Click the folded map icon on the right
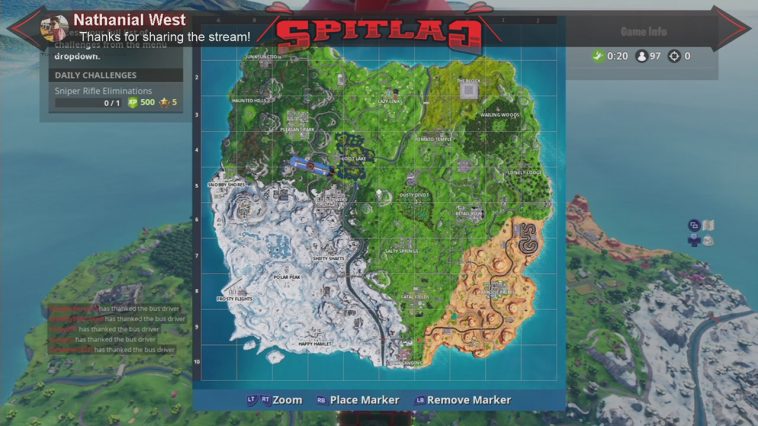Image resolution: width=758 pixels, height=426 pixels. (x=707, y=226)
